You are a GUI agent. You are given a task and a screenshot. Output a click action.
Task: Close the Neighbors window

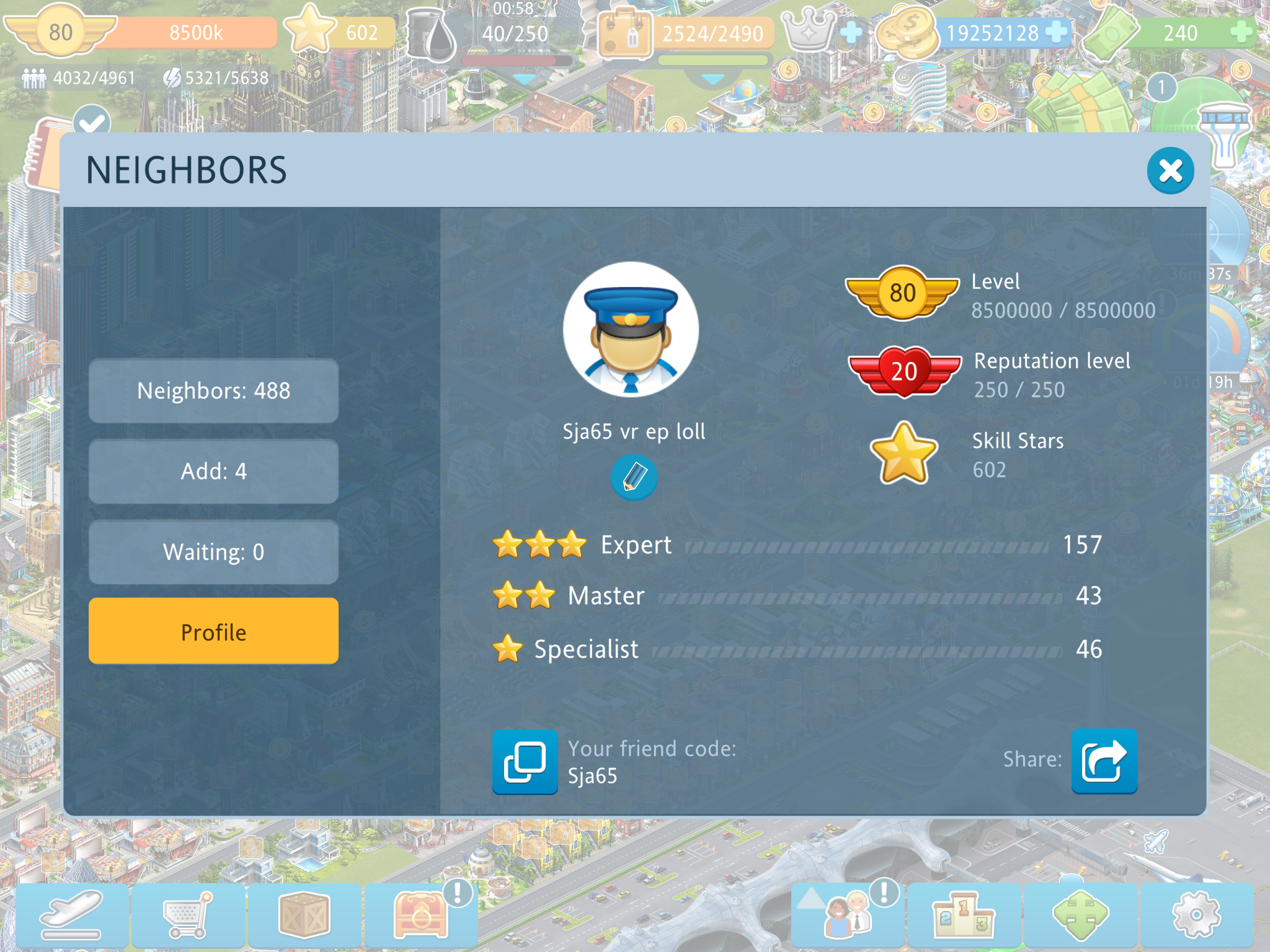[x=1170, y=171]
